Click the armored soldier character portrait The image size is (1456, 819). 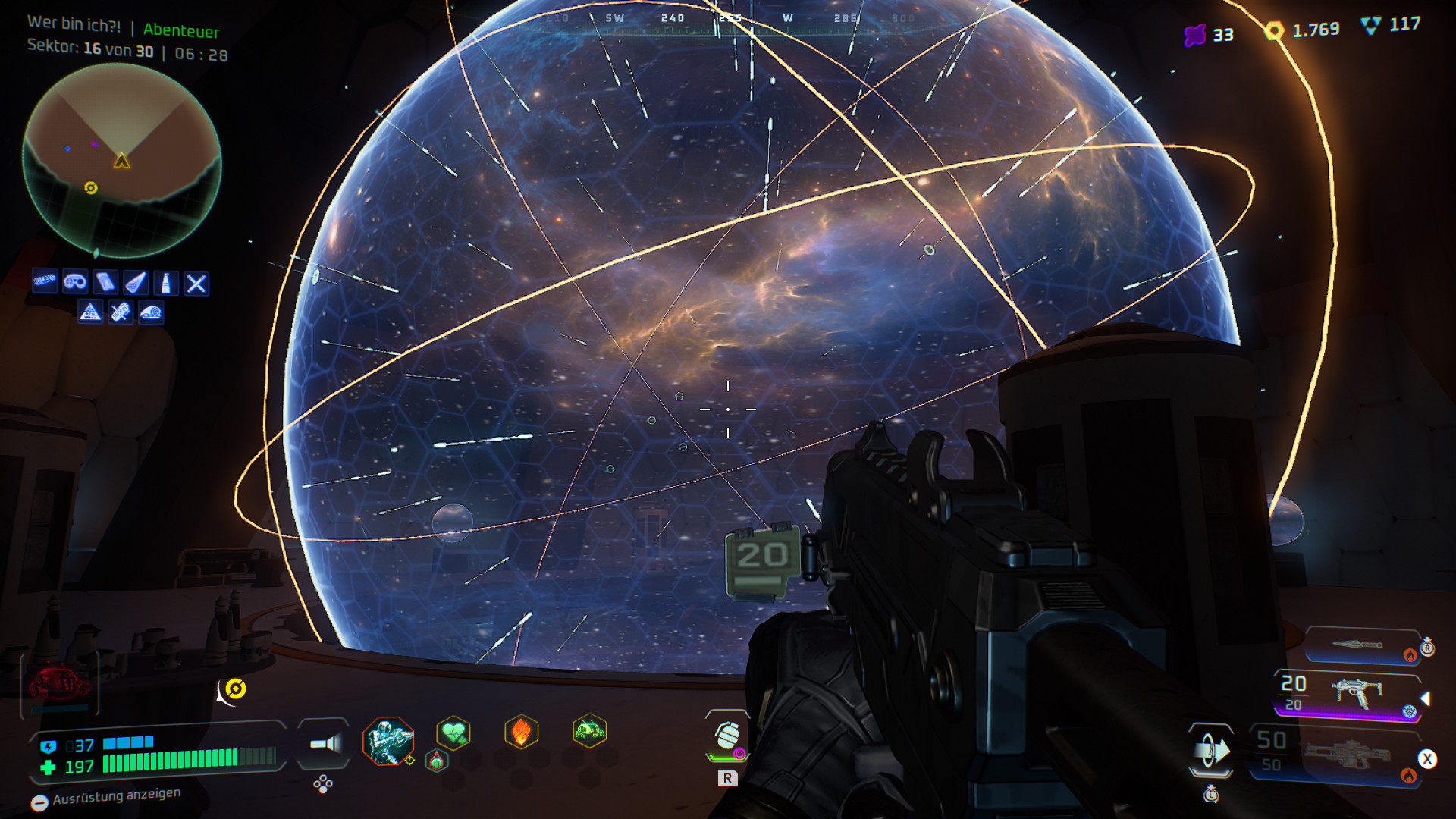388,740
